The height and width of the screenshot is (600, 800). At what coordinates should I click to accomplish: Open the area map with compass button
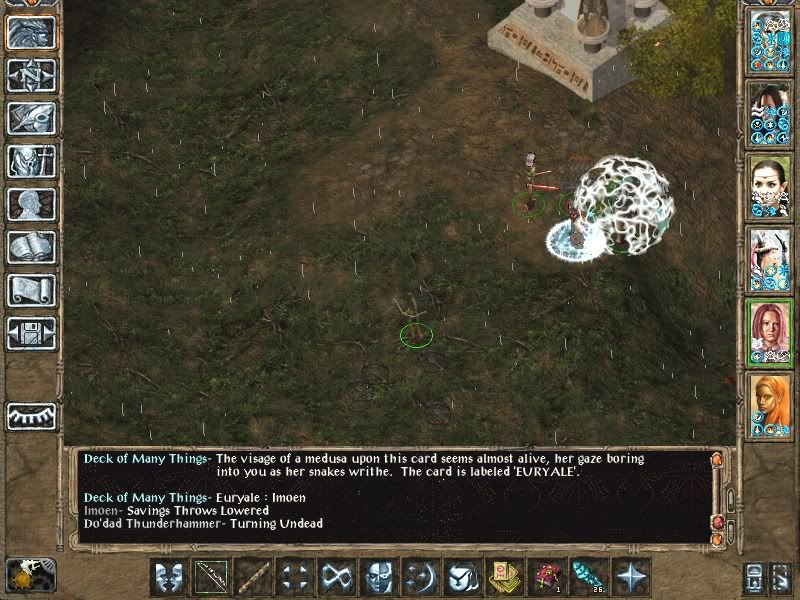(x=31, y=75)
